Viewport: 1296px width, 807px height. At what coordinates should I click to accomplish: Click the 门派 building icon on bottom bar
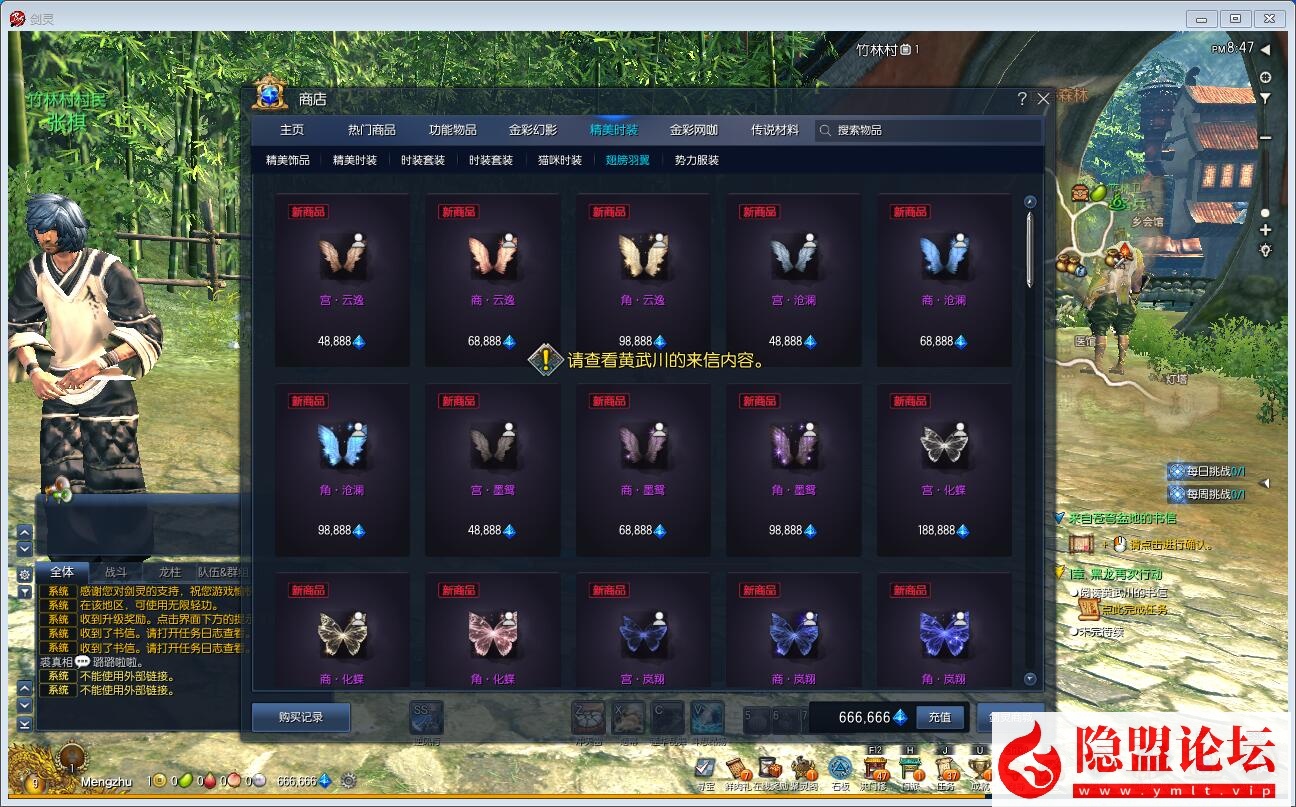tap(908, 768)
